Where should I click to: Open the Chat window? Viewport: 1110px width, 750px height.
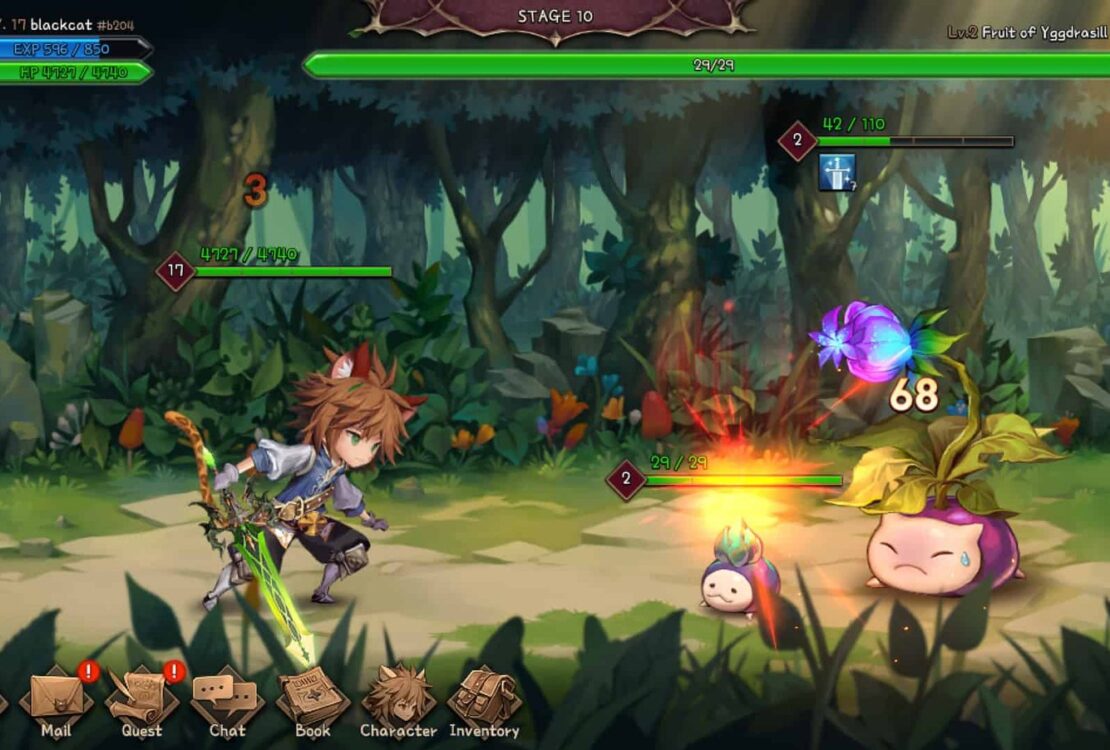(227, 698)
